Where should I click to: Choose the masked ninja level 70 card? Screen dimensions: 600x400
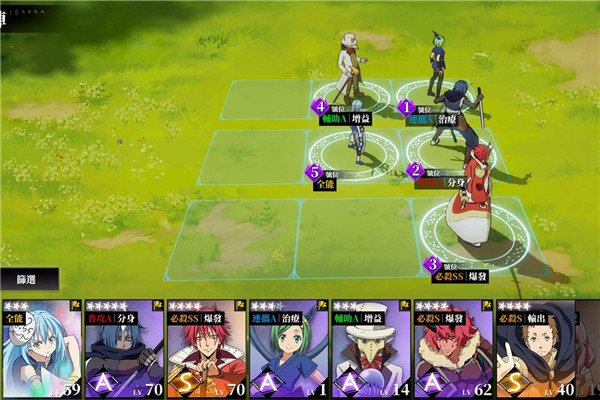tap(123, 350)
